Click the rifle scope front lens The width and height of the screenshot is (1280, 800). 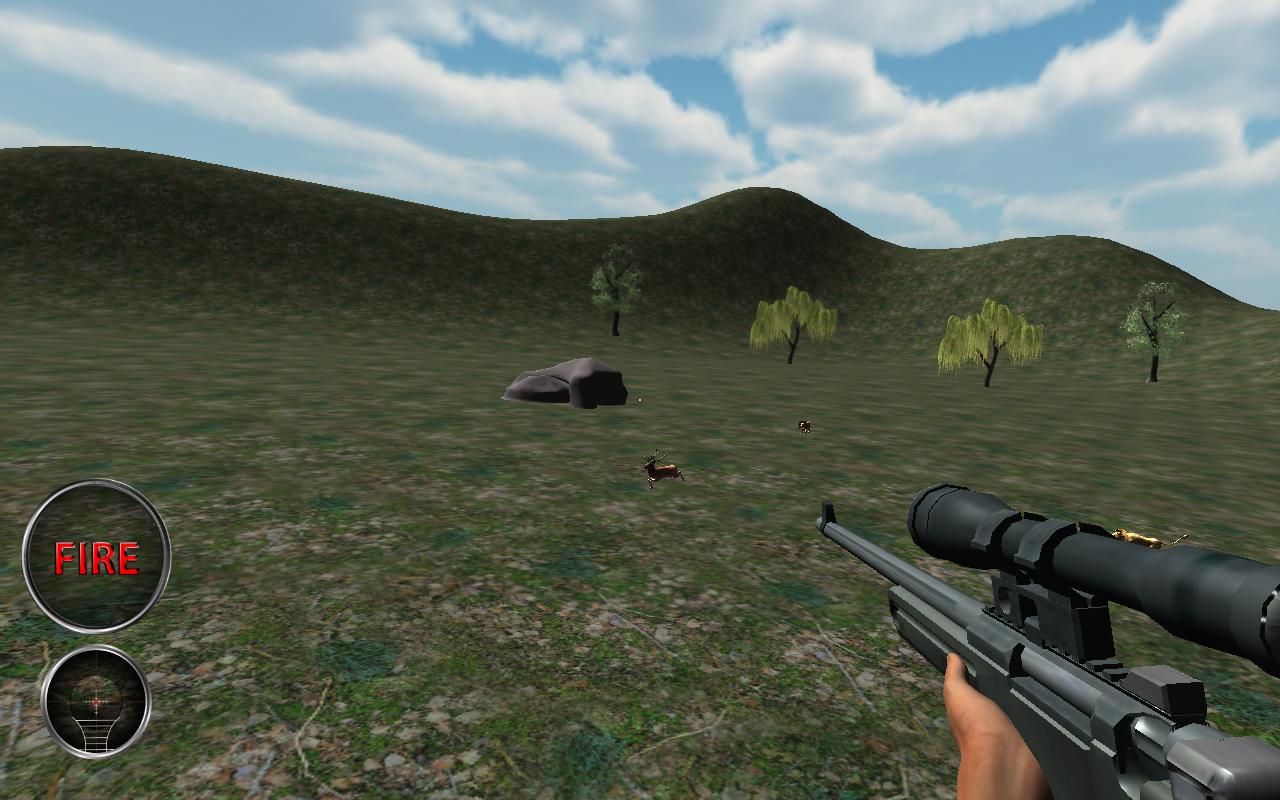[x=930, y=520]
